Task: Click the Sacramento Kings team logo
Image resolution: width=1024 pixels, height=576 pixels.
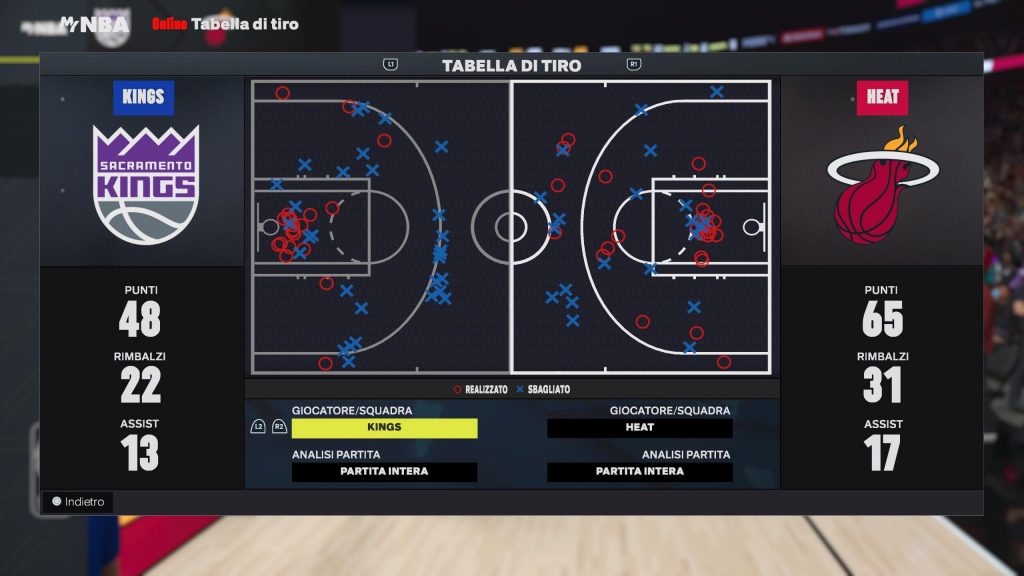Action: tap(145, 185)
